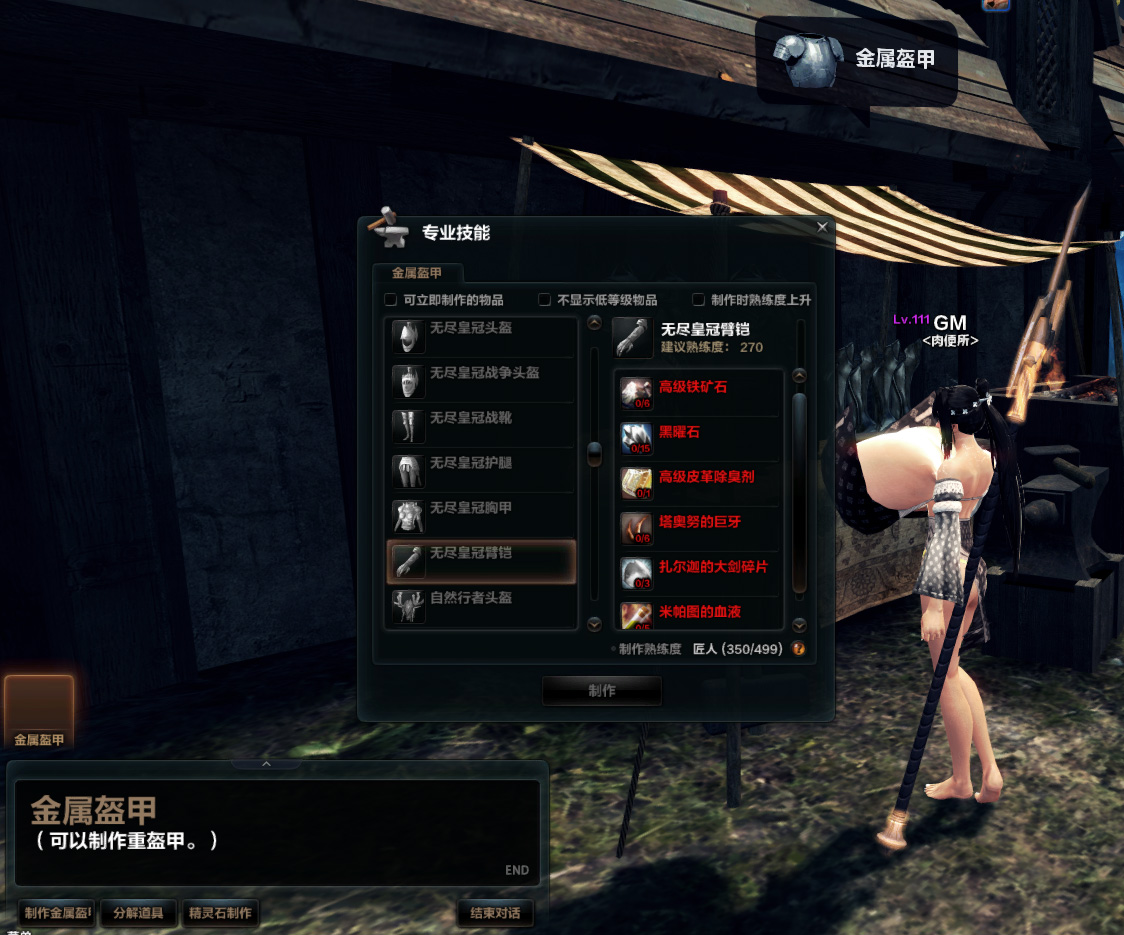Open the 高级铁矿石 material entry
1124x935 pixels.
coord(693,388)
